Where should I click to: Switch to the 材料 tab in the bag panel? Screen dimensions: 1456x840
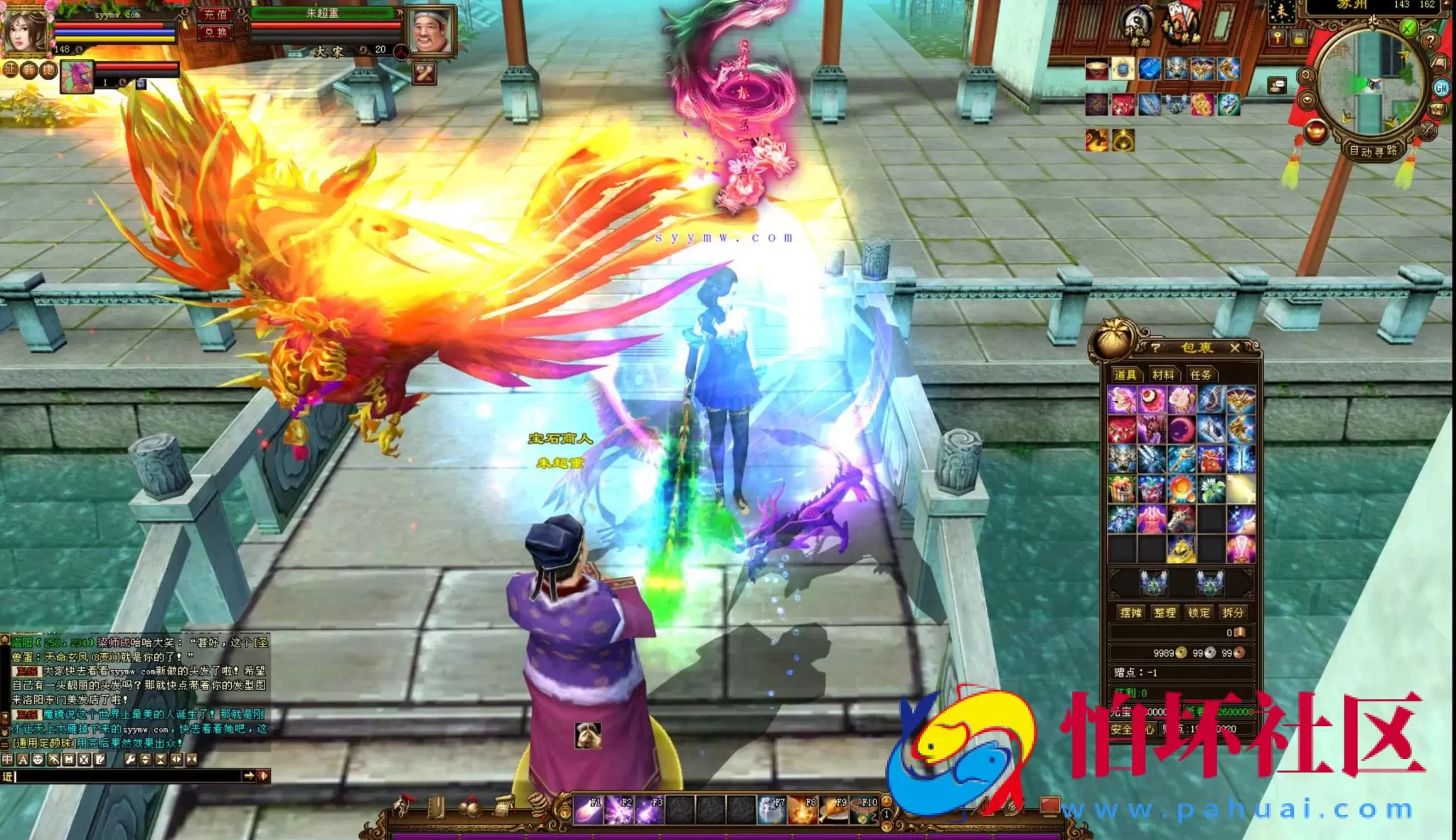tap(1163, 375)
